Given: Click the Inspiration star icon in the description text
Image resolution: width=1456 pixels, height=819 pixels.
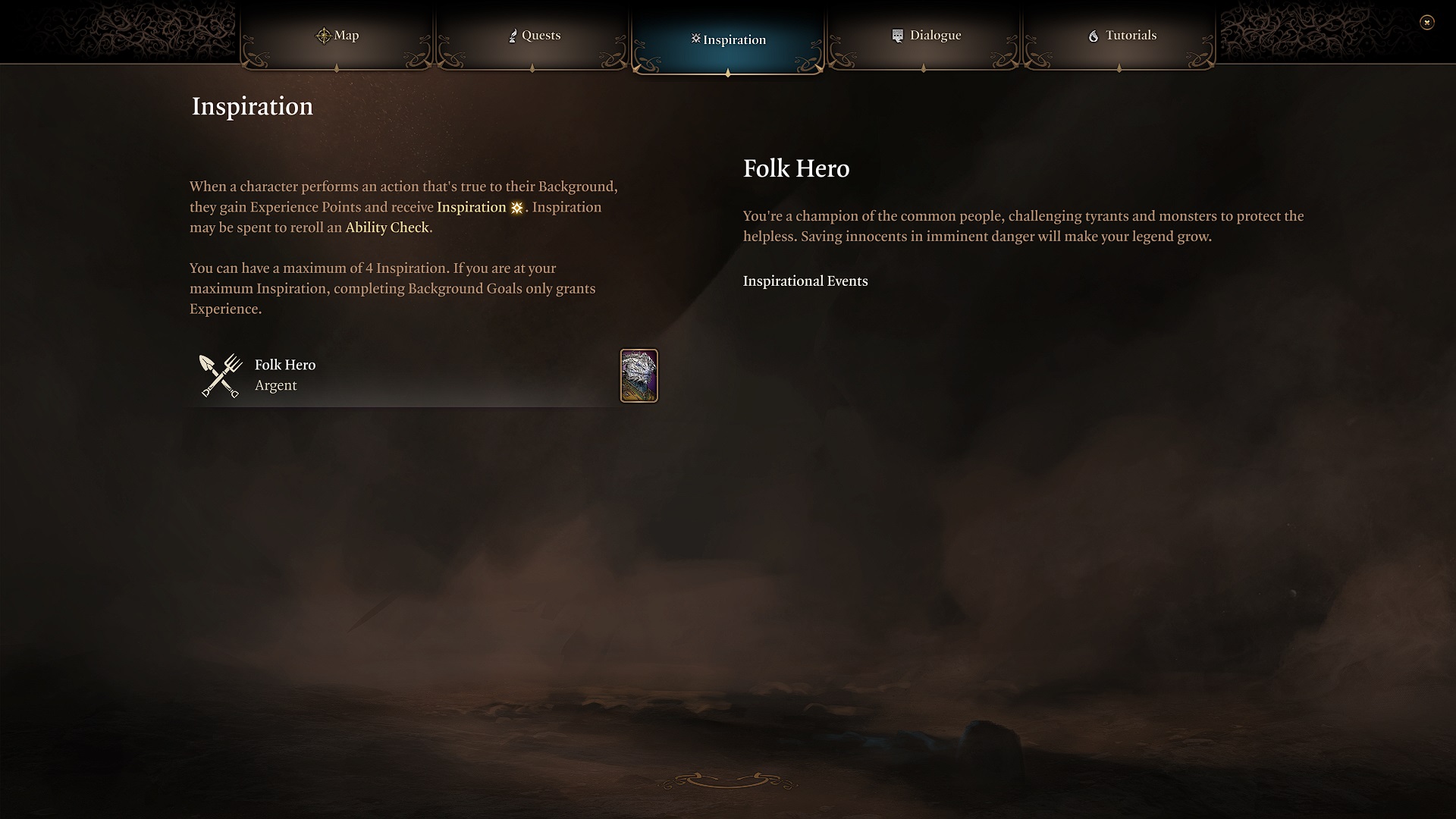Looking at the screenshot, I should [516, 207].
